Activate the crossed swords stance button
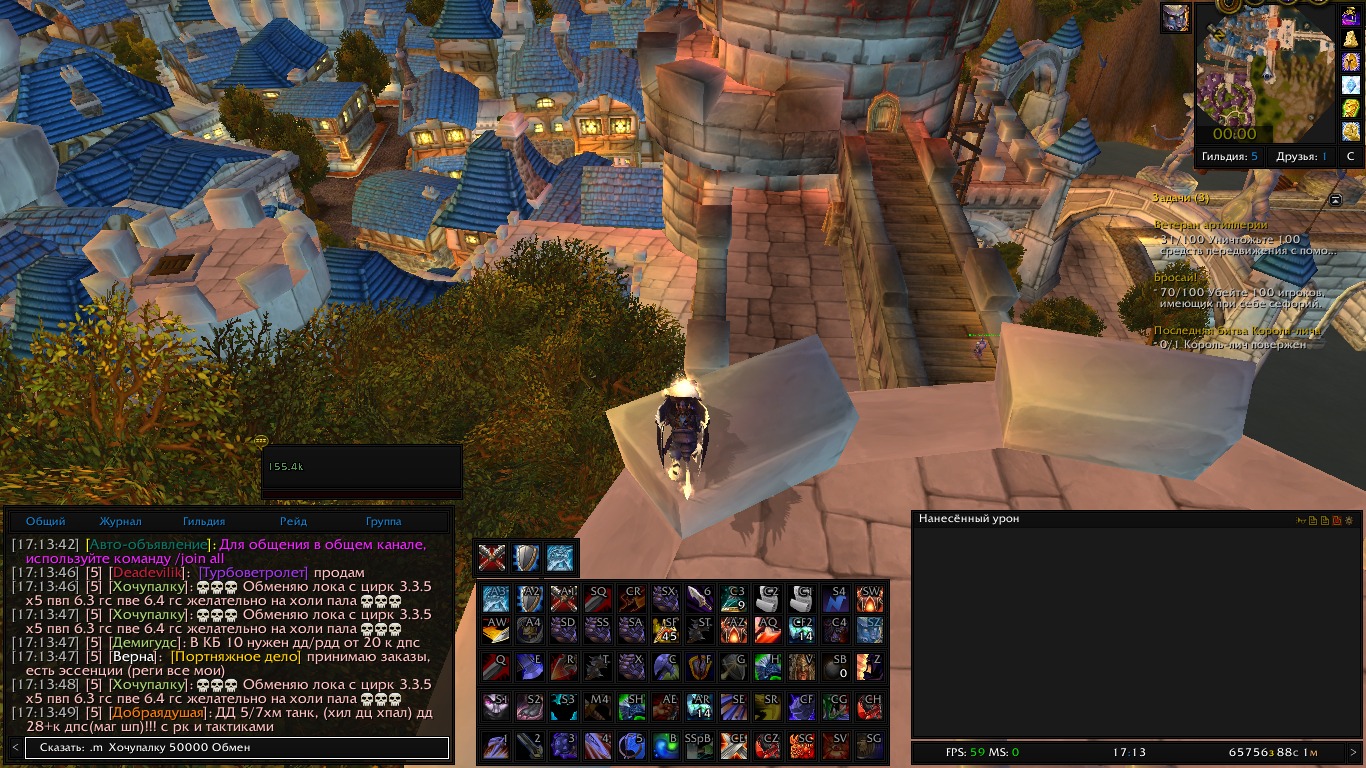The height and width of the screenshot is (768, 1366). pyautogui.click(x=491, y=558)
